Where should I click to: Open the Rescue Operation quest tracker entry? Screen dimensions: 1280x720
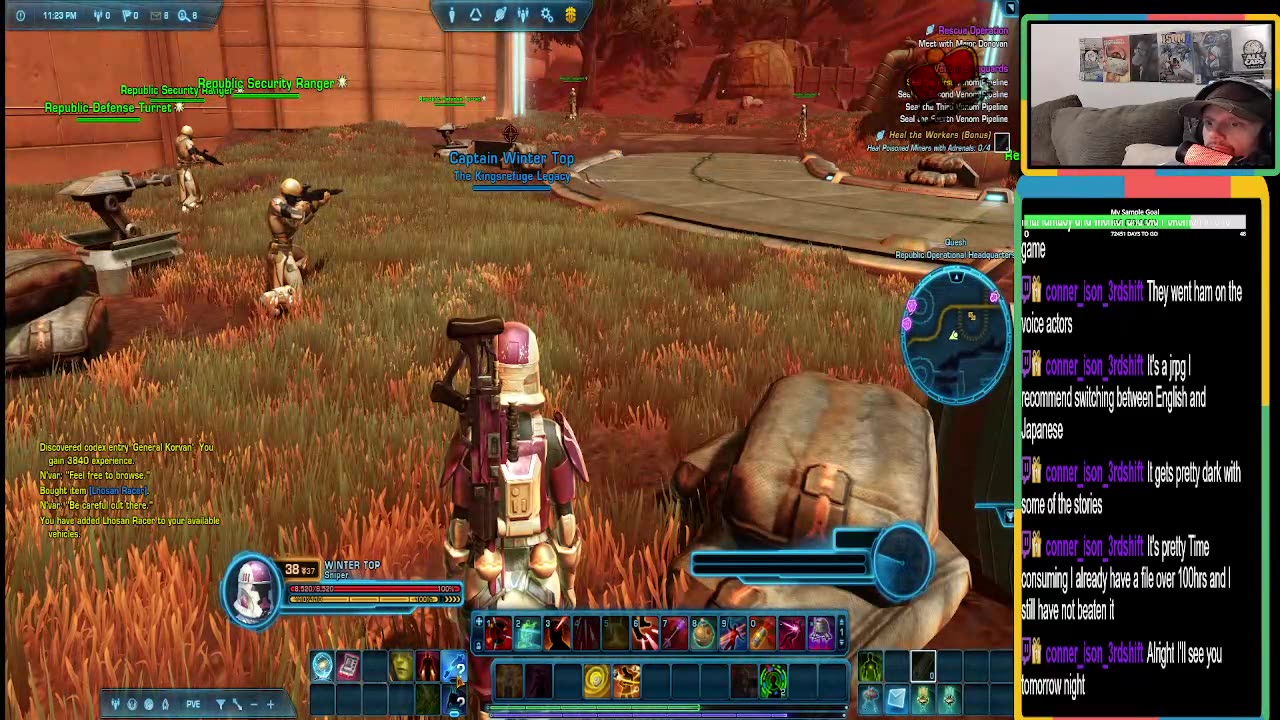[972, 31]
